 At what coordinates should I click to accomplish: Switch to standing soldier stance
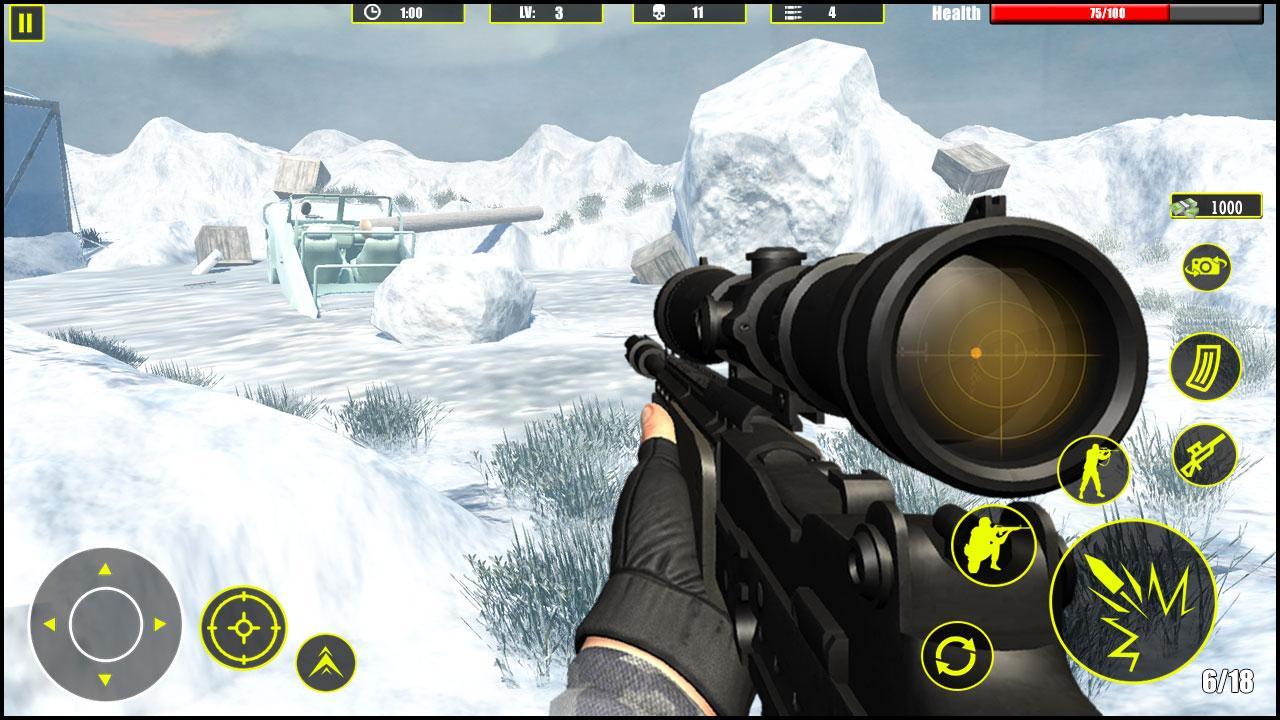coord(1093,470)
